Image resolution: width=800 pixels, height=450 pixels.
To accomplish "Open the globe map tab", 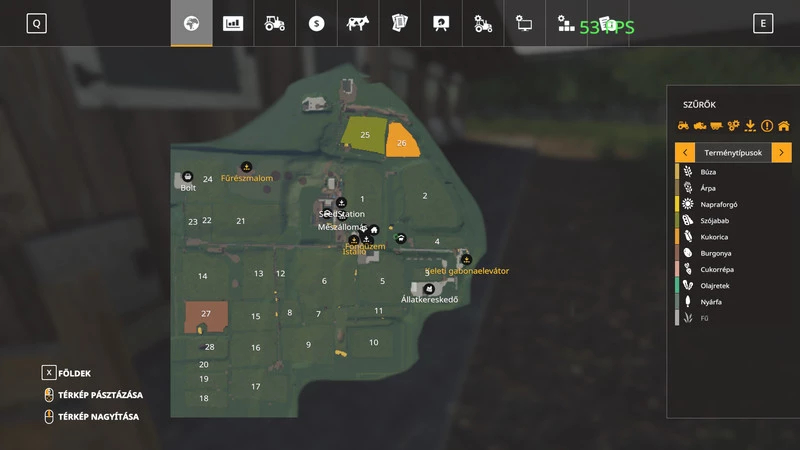I will click(x=191, y=23).
